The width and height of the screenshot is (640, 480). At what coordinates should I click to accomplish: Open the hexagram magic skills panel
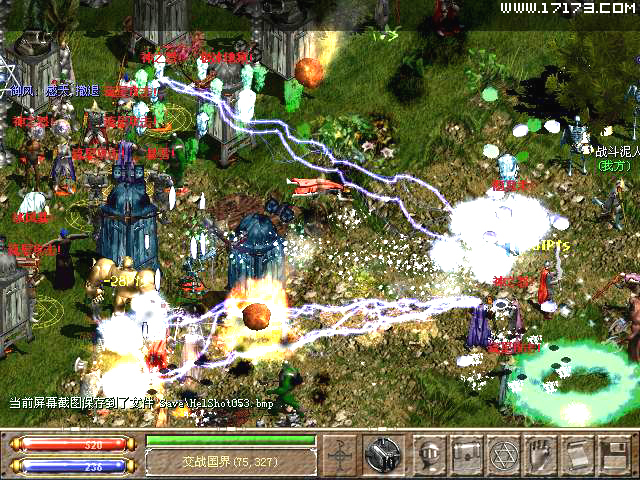tap(503, 455)
